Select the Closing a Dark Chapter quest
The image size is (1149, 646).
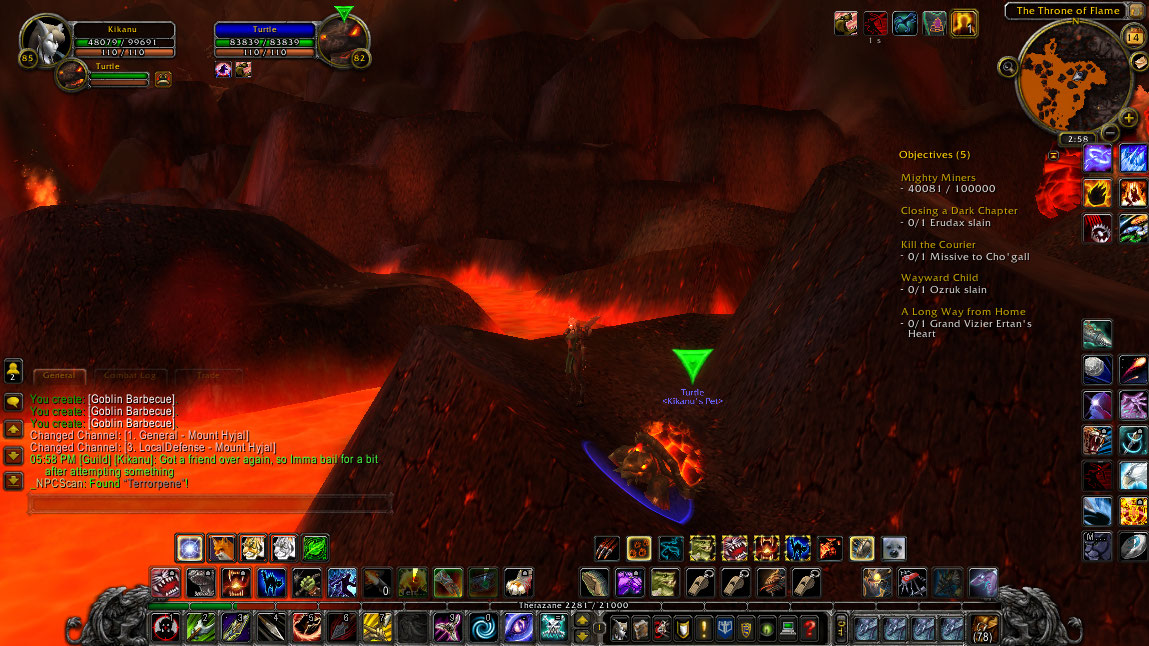tap(959, 211)
